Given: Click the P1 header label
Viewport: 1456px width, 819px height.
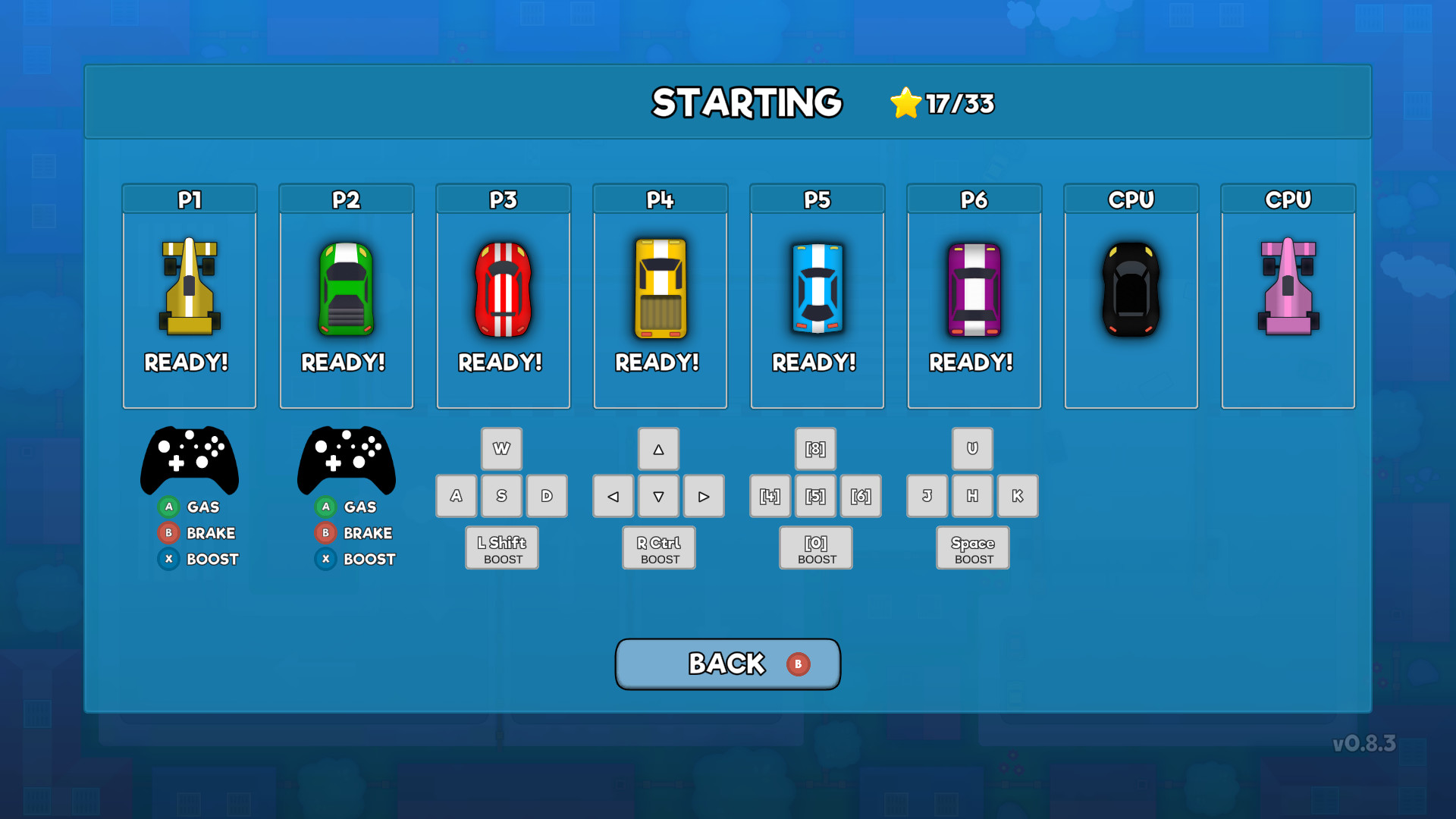Looking at the screenshot, I should coord(189,199).
